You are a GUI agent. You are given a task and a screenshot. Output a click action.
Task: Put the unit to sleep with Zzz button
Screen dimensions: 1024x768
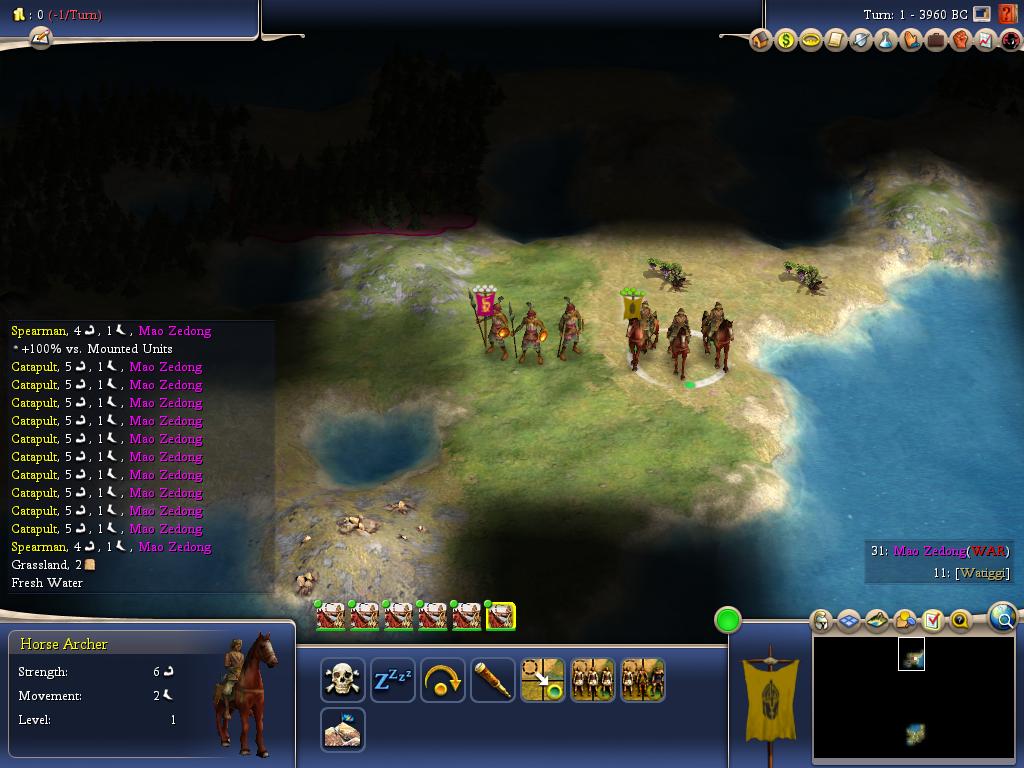click(x=392, y=680)
